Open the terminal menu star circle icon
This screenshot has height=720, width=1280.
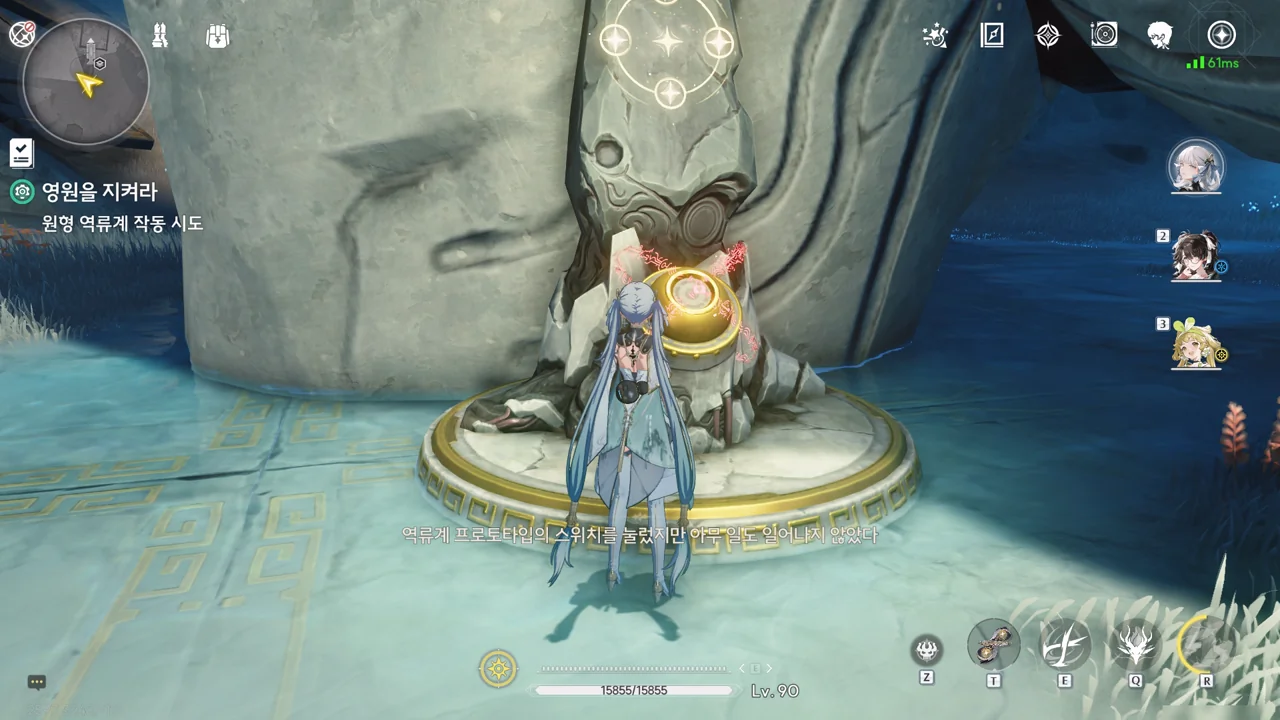1221,36
